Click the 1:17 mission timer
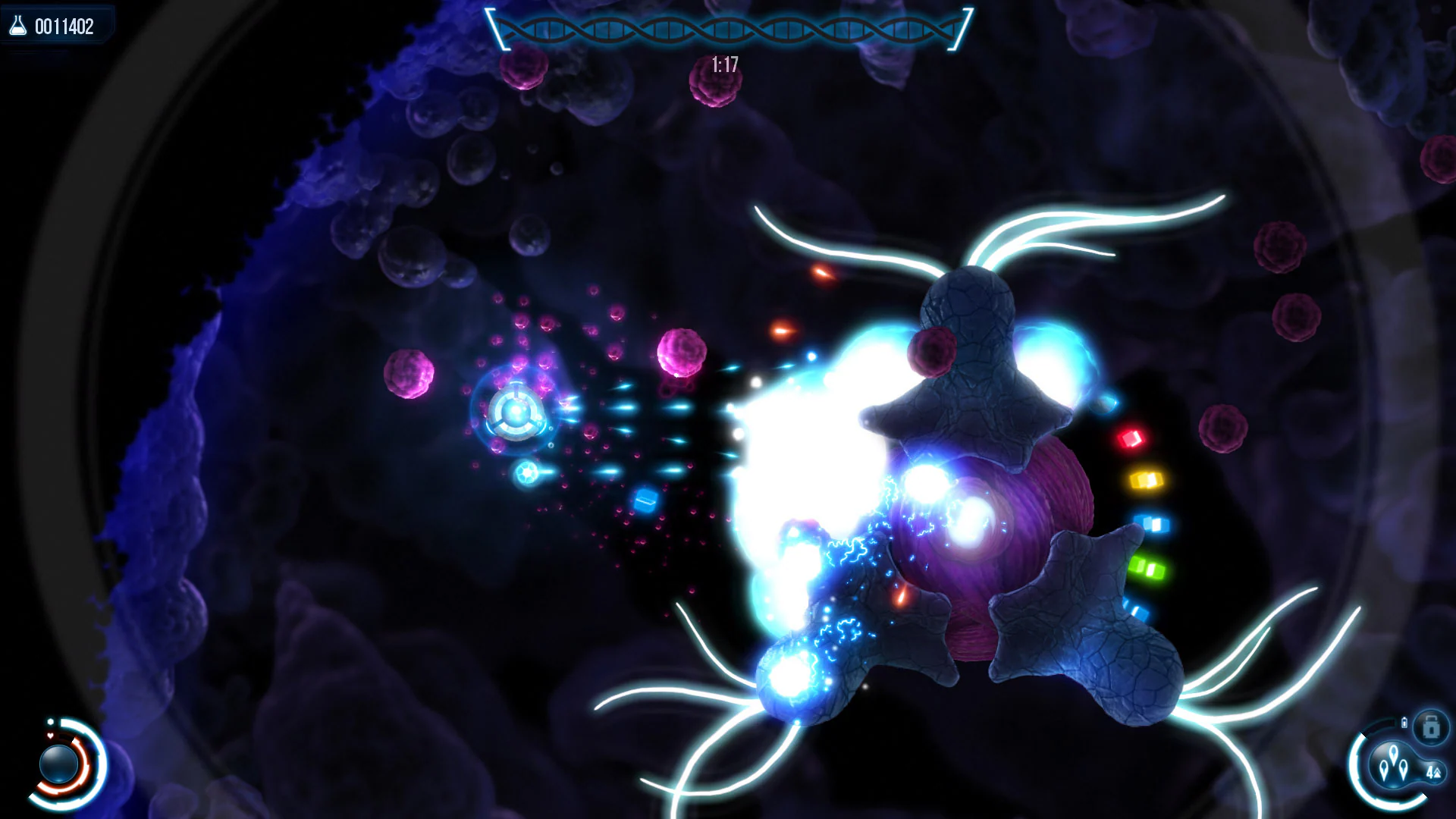The image size is (1456, 819). [x=724, y=64]
